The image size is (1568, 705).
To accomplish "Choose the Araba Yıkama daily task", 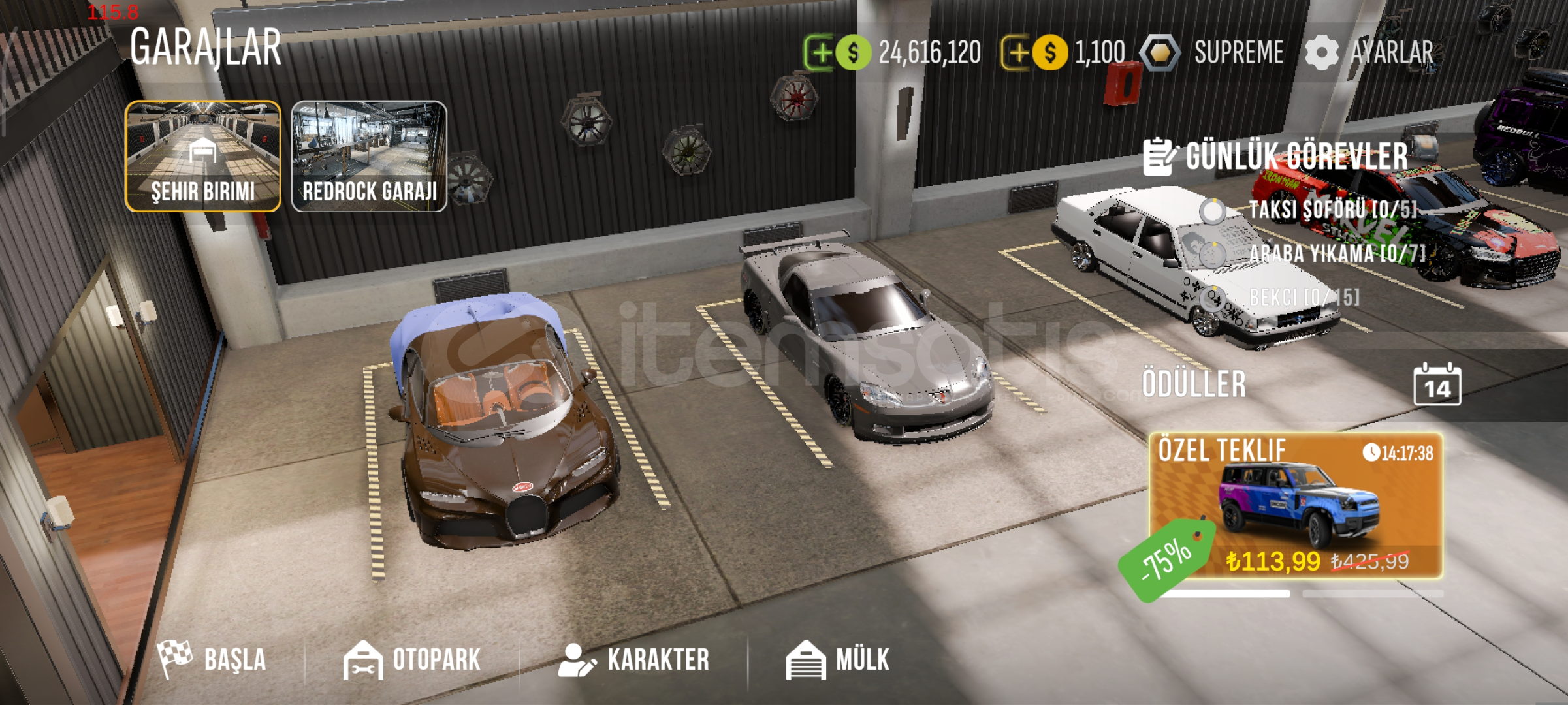I will pos(1336,253).
